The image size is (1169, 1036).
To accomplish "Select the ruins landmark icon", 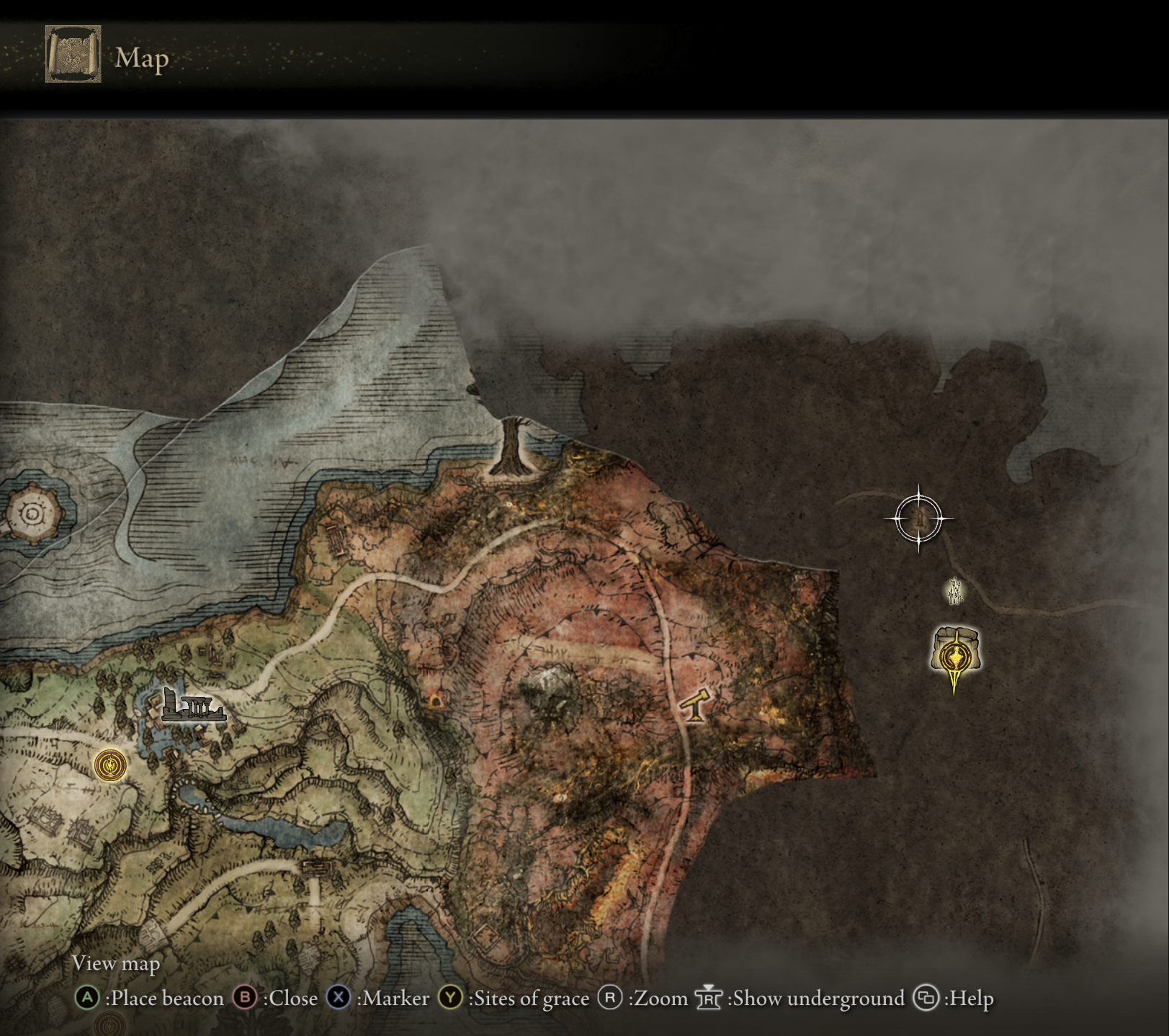I will (x=192, y=706).
